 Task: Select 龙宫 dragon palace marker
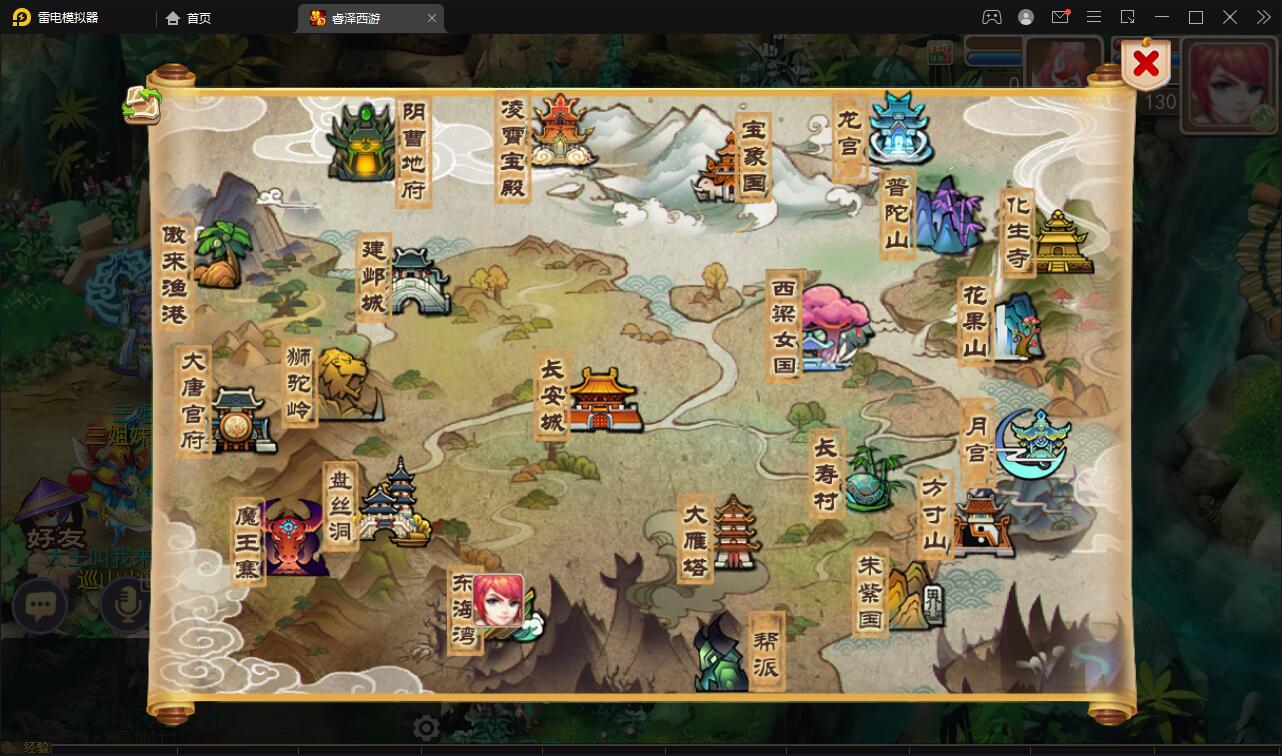(x=899, y=130)
